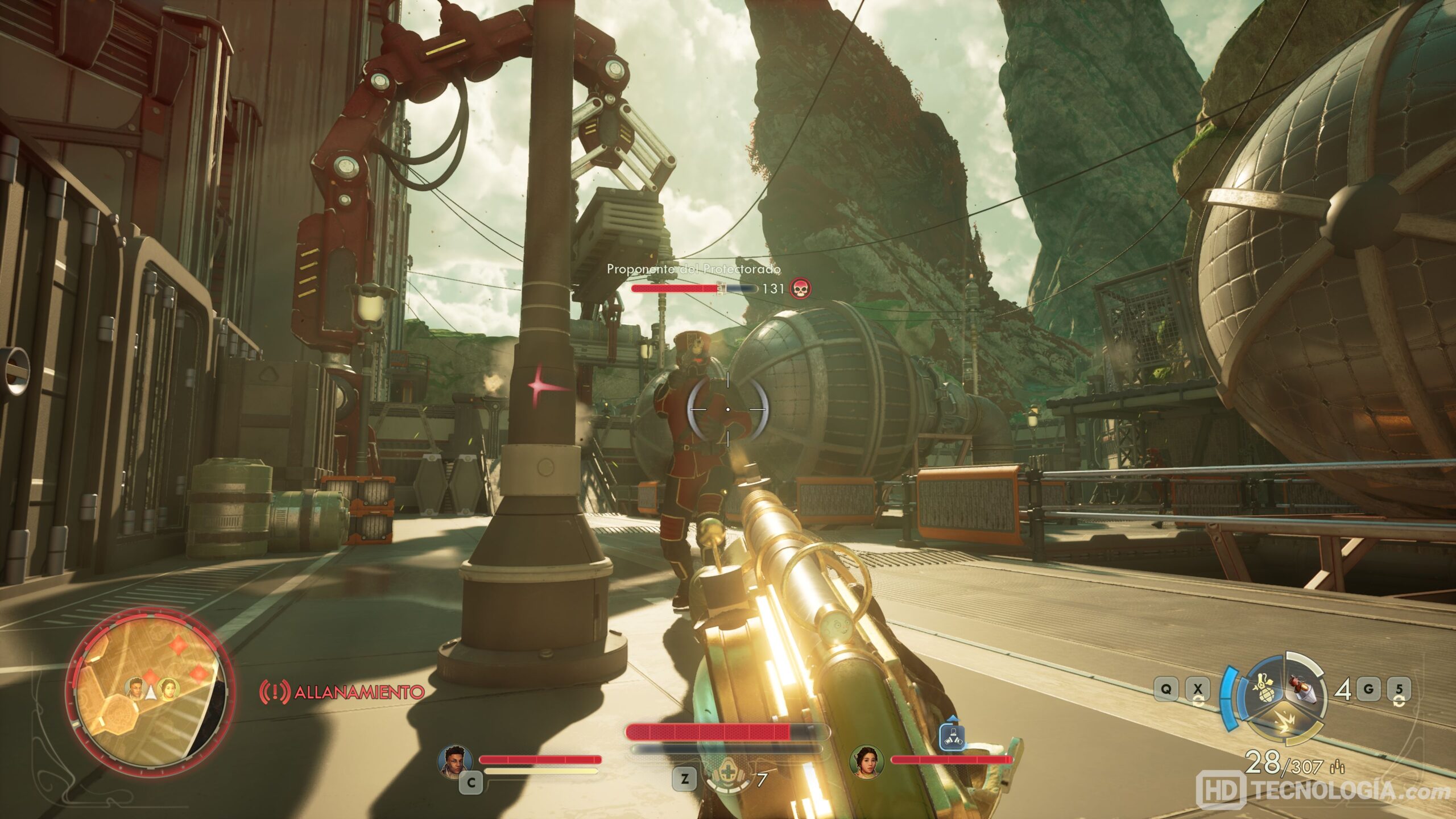
Task: Select the male companion portrait in the HUD bar
Action: (x=456, y=760)
